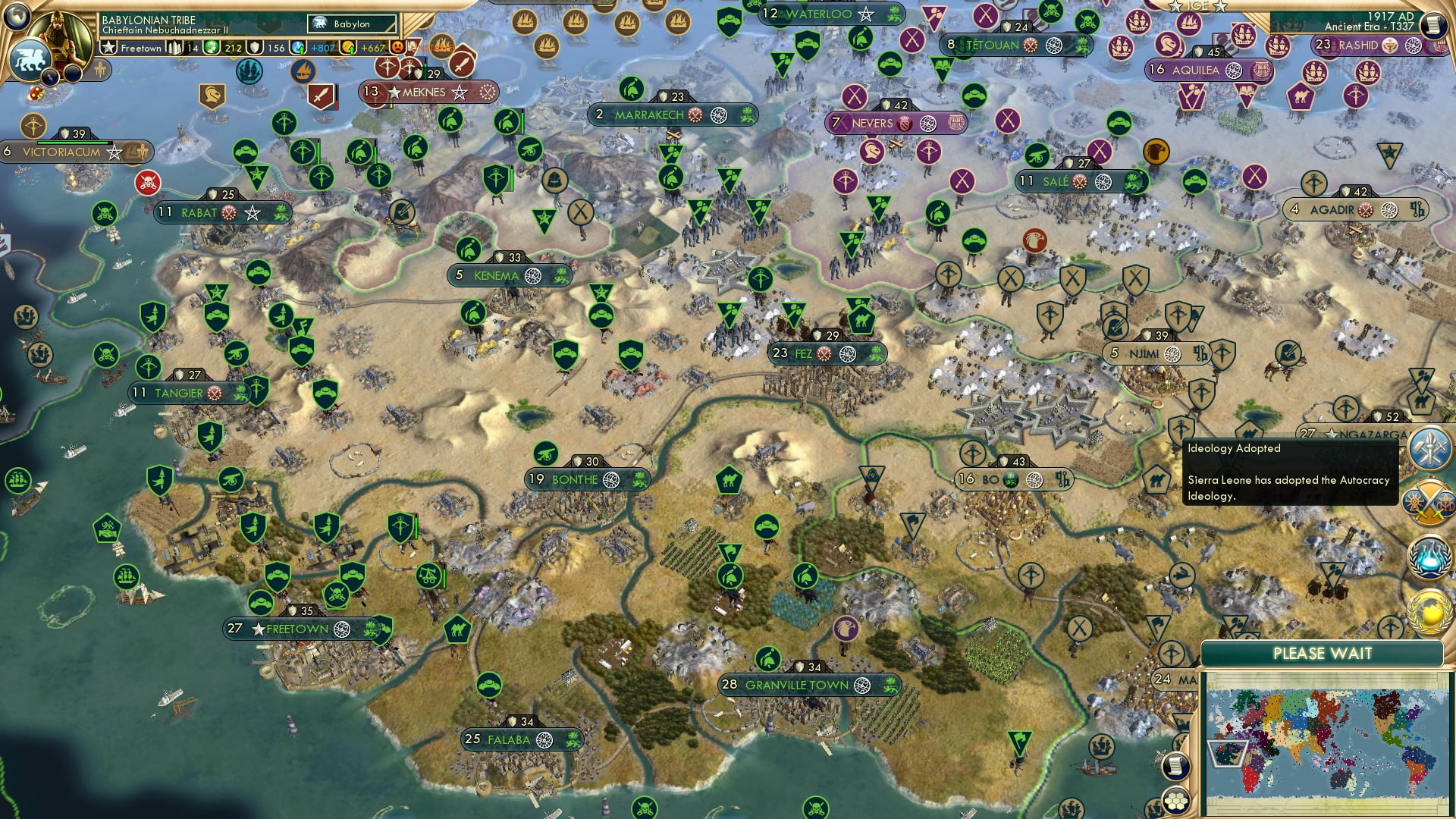Open the Babylon civilization selector banner
Screen dimensions: 1456x819
(x=351, y=24)
